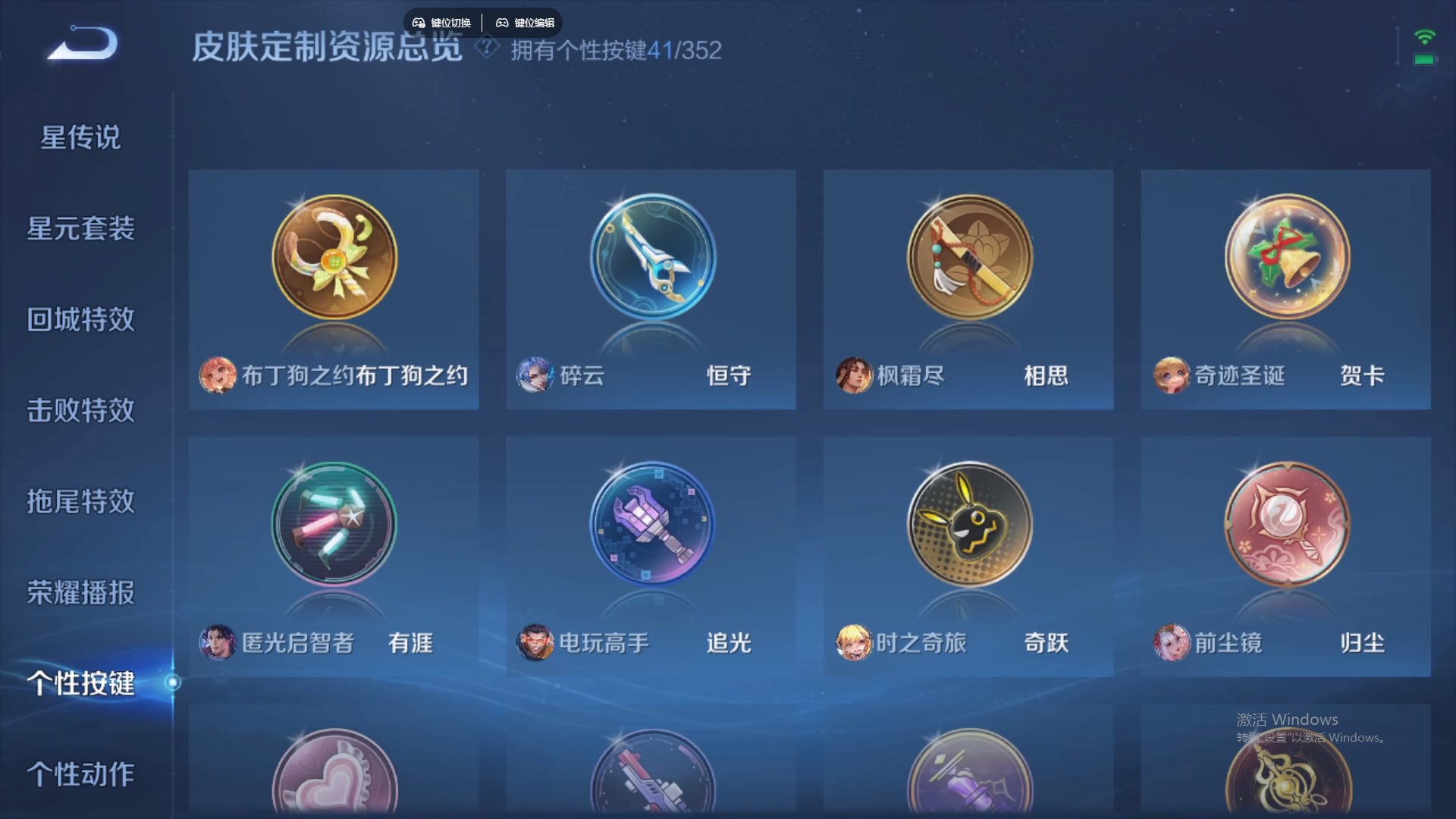This screenshot has height=819, width=1456.
Task: Select the 布丁狗之约 bow-ribbon card
Action: pyautogui.click(x=334, y=257)
